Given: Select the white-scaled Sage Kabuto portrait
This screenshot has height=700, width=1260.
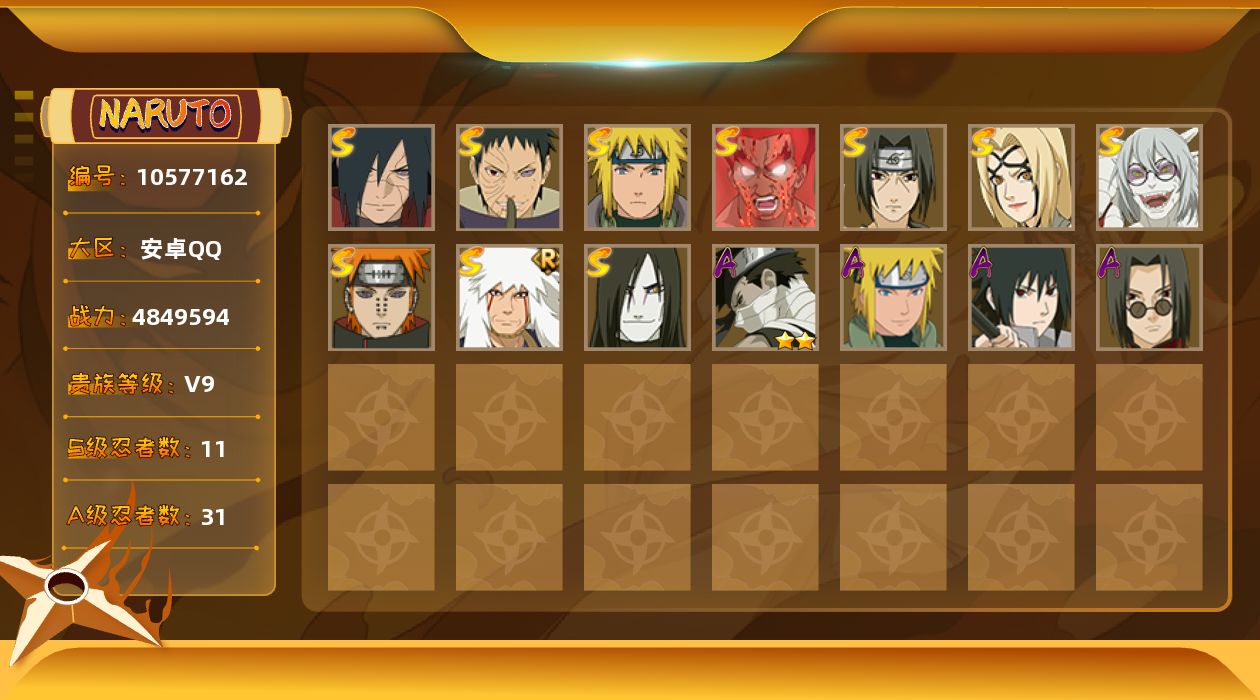Looking at the screenshot, I should click(x=1149, y=177).
